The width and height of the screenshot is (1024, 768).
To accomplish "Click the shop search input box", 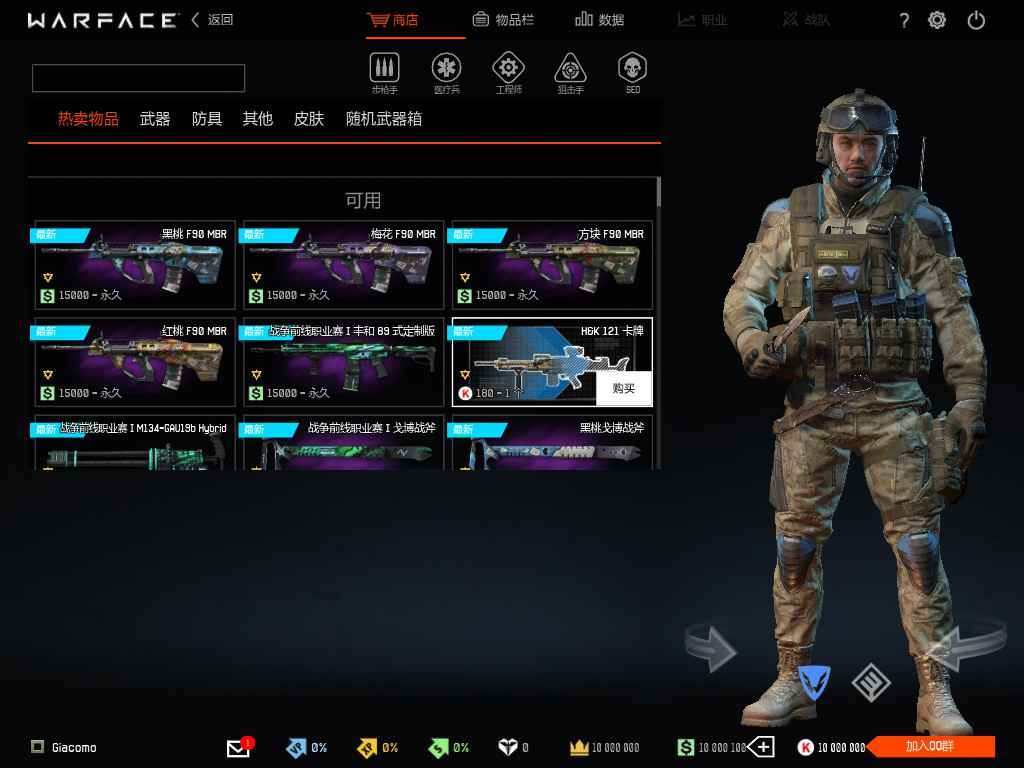I will (138, 78).
